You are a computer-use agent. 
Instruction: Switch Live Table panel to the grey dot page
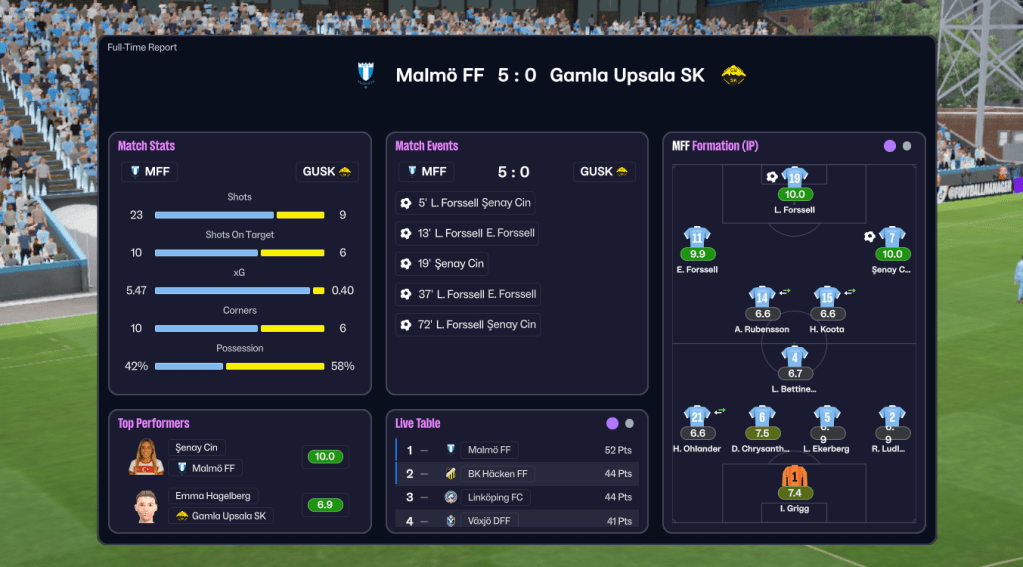coord(629,423)
